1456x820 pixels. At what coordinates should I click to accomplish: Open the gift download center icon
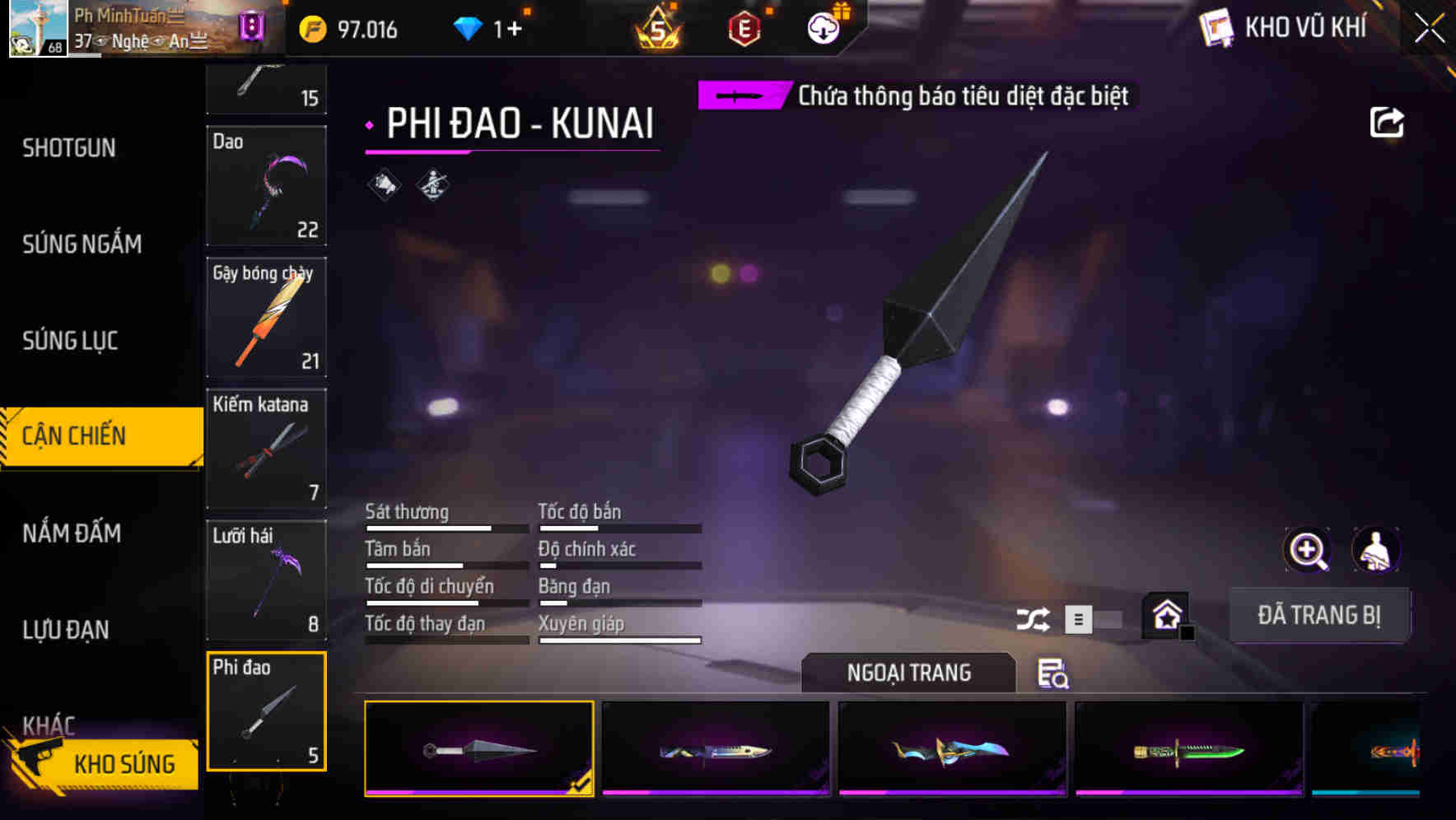pyautogui.click(x=822, y=27)
